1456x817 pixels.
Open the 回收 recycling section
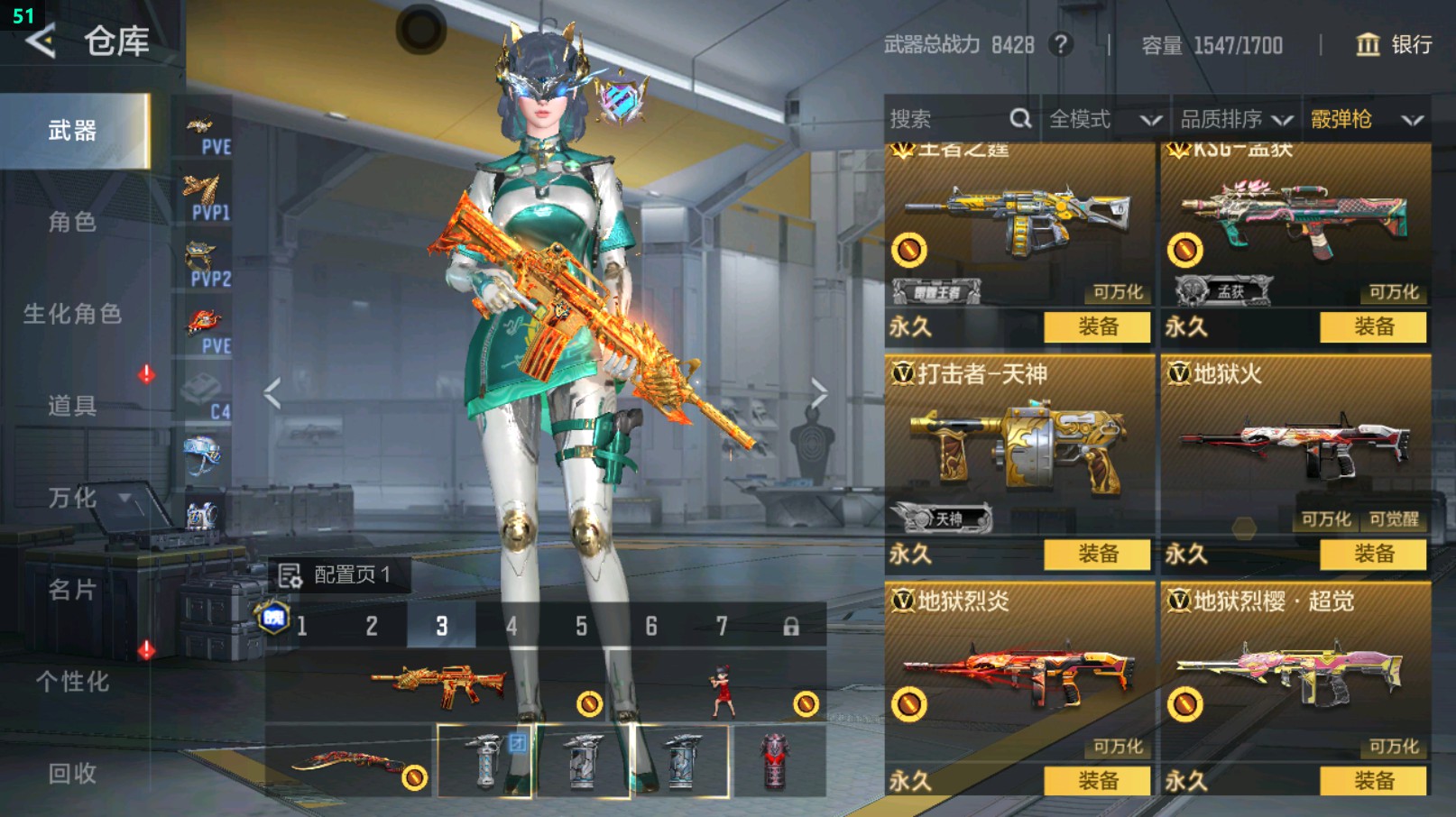click(72, 774)
